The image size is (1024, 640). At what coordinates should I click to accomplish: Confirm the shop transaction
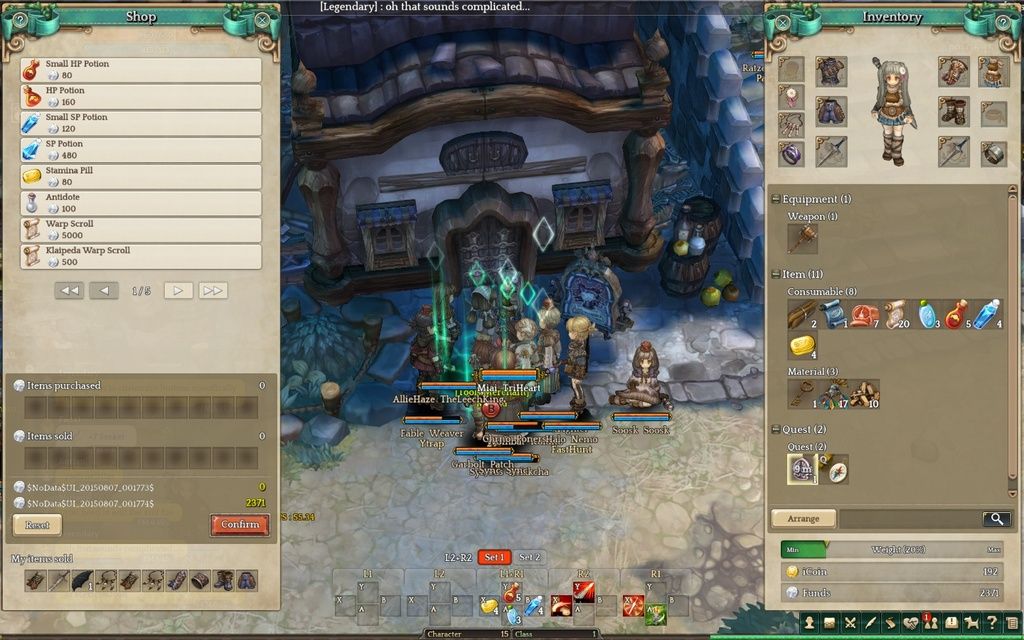[x=240, y=524]
